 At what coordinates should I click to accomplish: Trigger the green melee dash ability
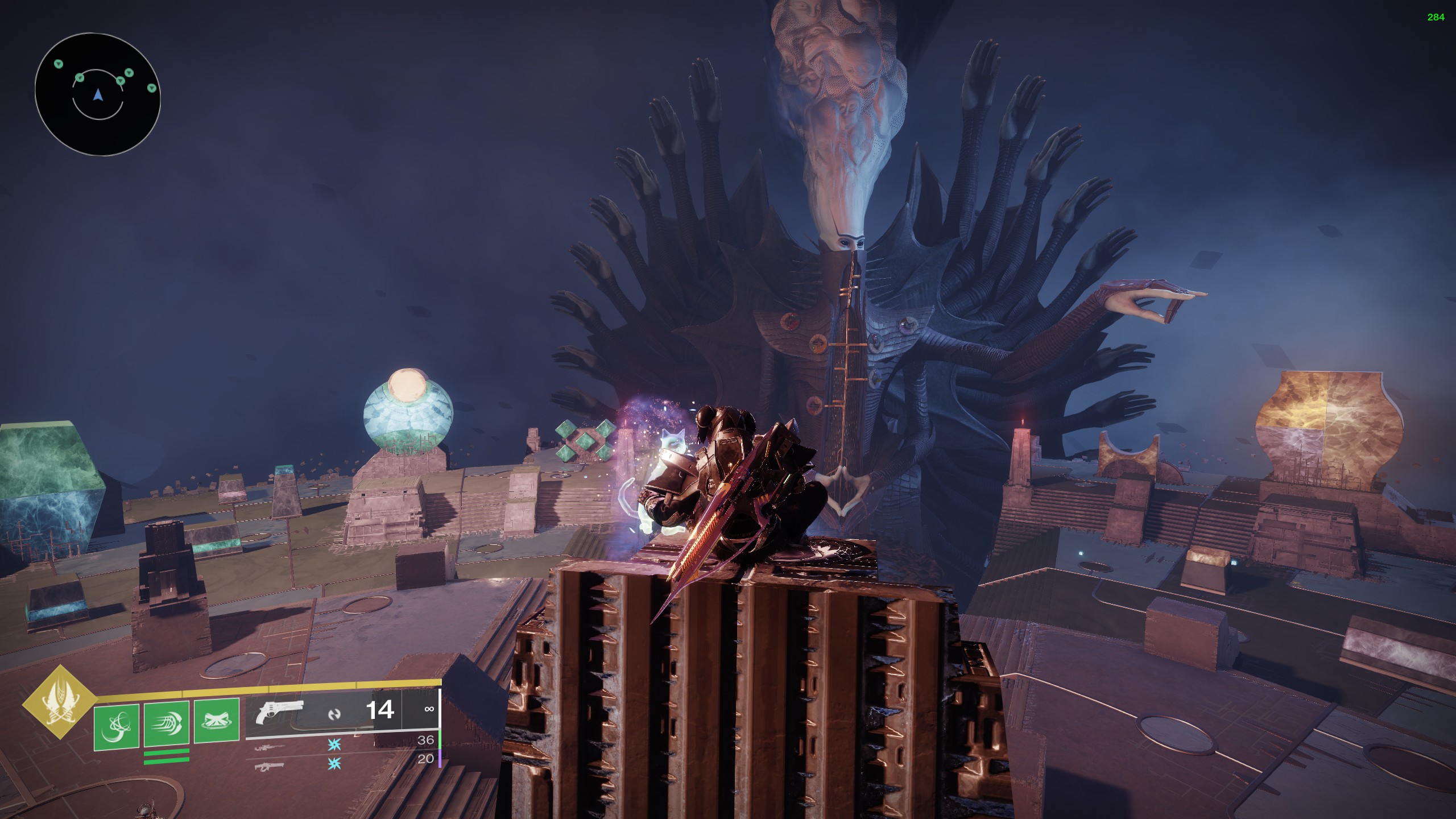click(166, 723)
